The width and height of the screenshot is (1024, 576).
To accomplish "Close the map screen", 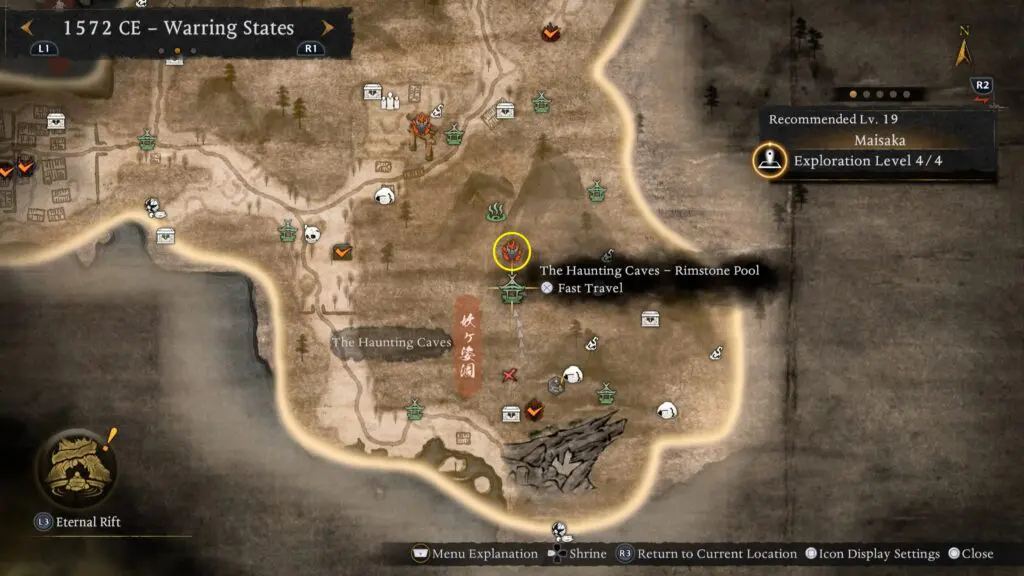I will coord(970,554).
